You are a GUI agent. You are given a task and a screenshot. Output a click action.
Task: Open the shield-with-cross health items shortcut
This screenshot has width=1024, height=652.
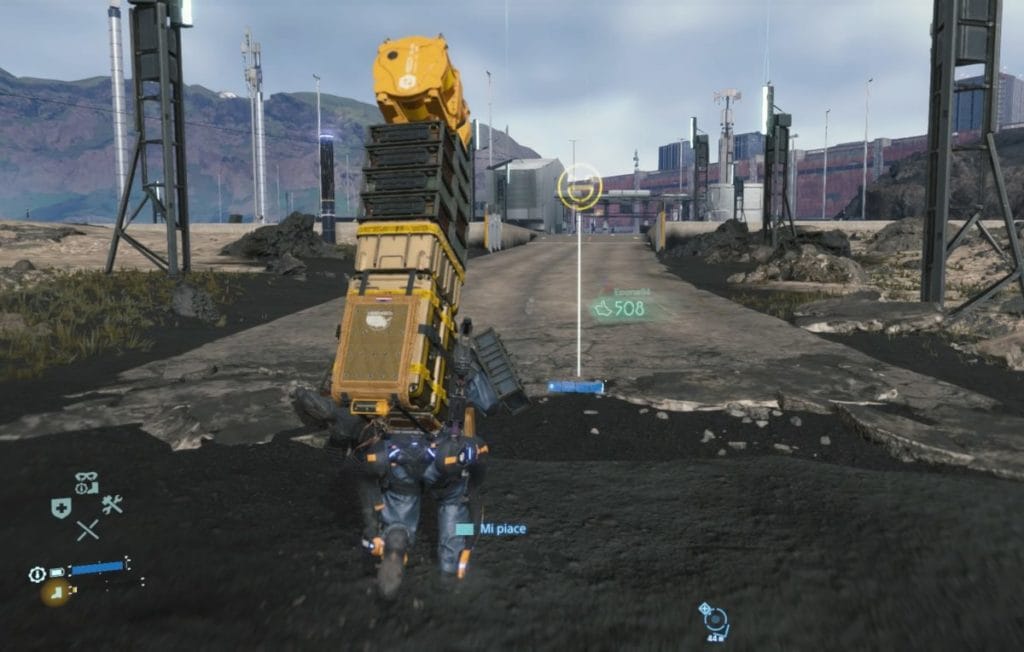tap(61, 508)
